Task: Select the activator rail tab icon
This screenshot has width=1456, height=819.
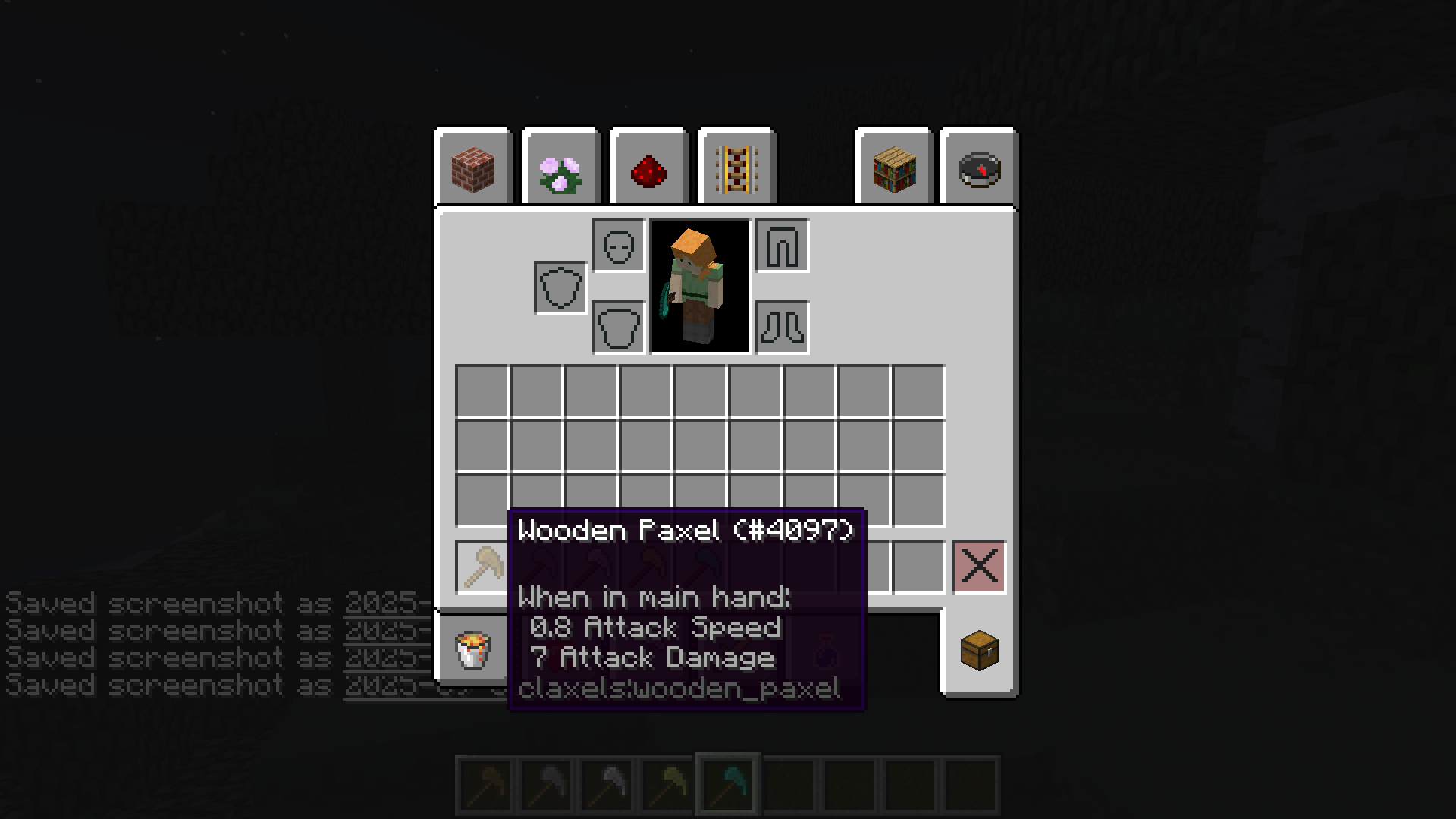Action: tap(736, 168)
